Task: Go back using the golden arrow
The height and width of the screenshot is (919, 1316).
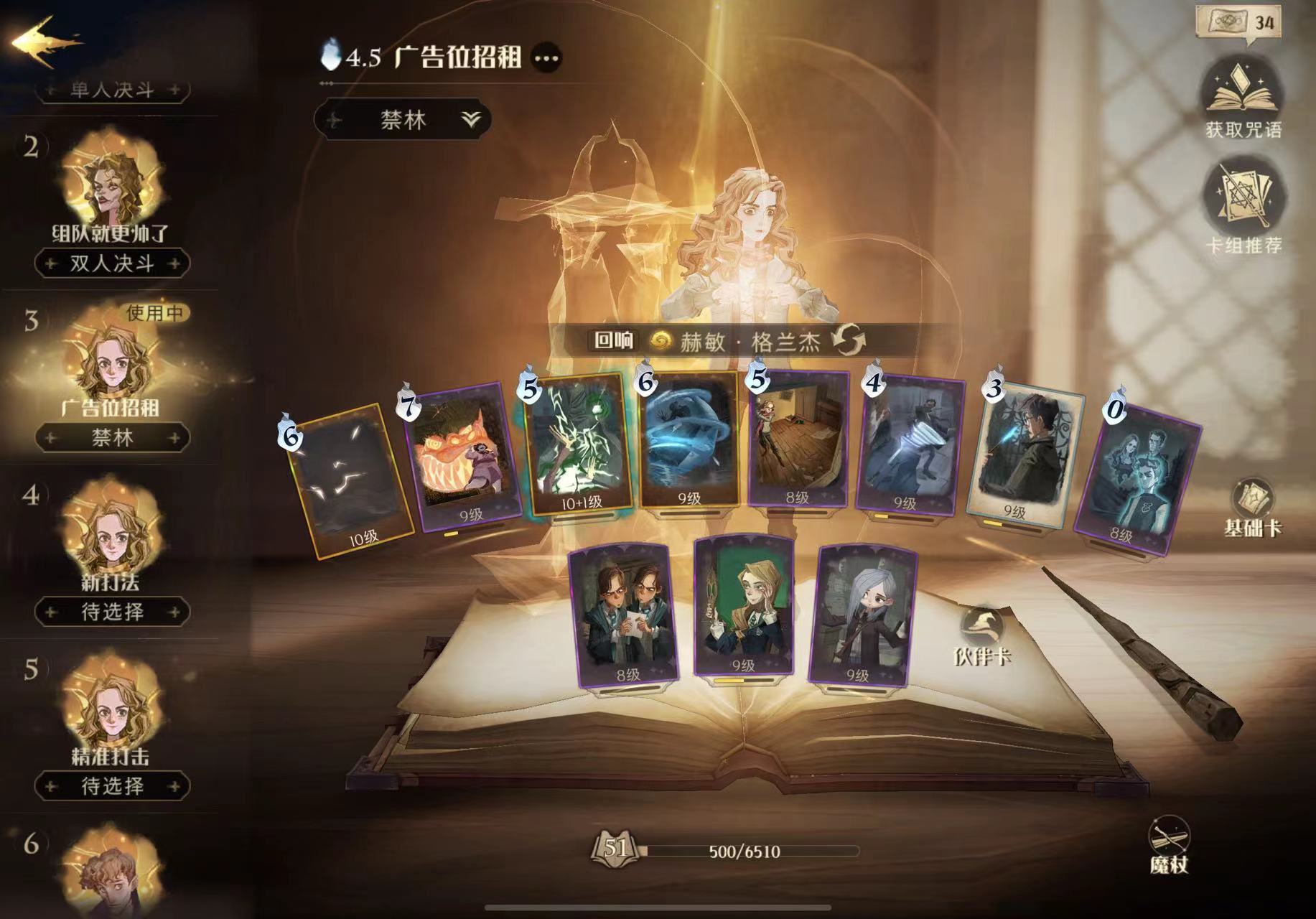Action: click(45, 42)
